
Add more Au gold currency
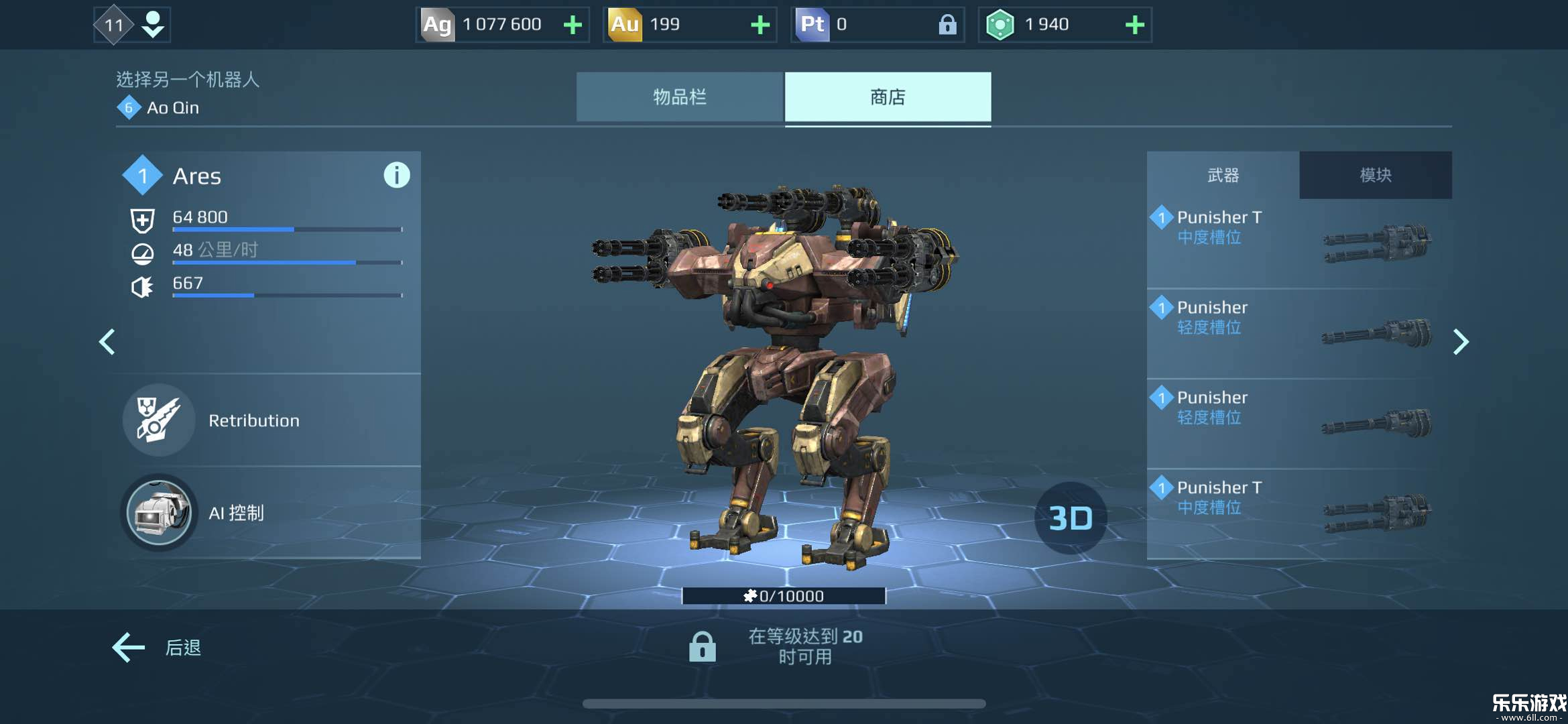pyautogui.click(x=760, y=25)
